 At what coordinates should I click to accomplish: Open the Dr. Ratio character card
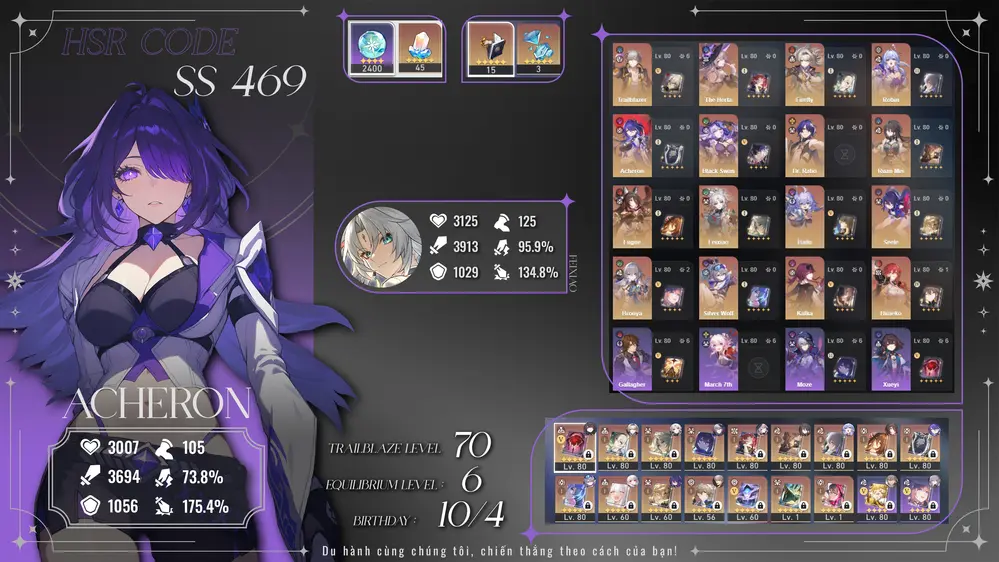[x=804, y=145]
